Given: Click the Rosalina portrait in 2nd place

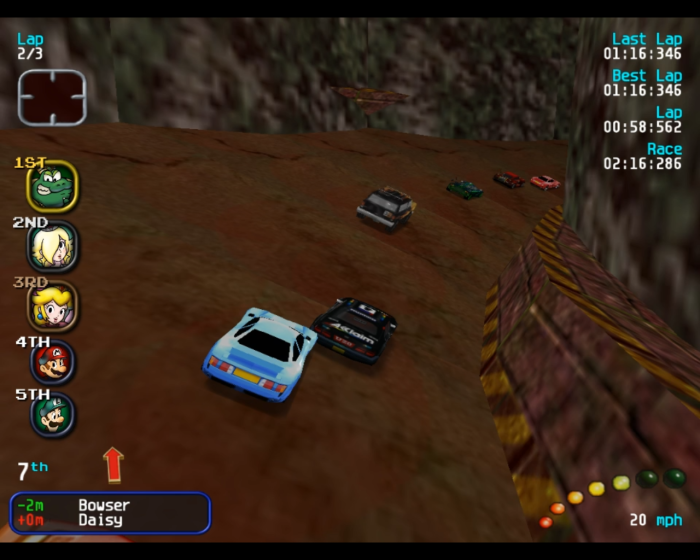Looking at the screenshot, I should (52, 246).
